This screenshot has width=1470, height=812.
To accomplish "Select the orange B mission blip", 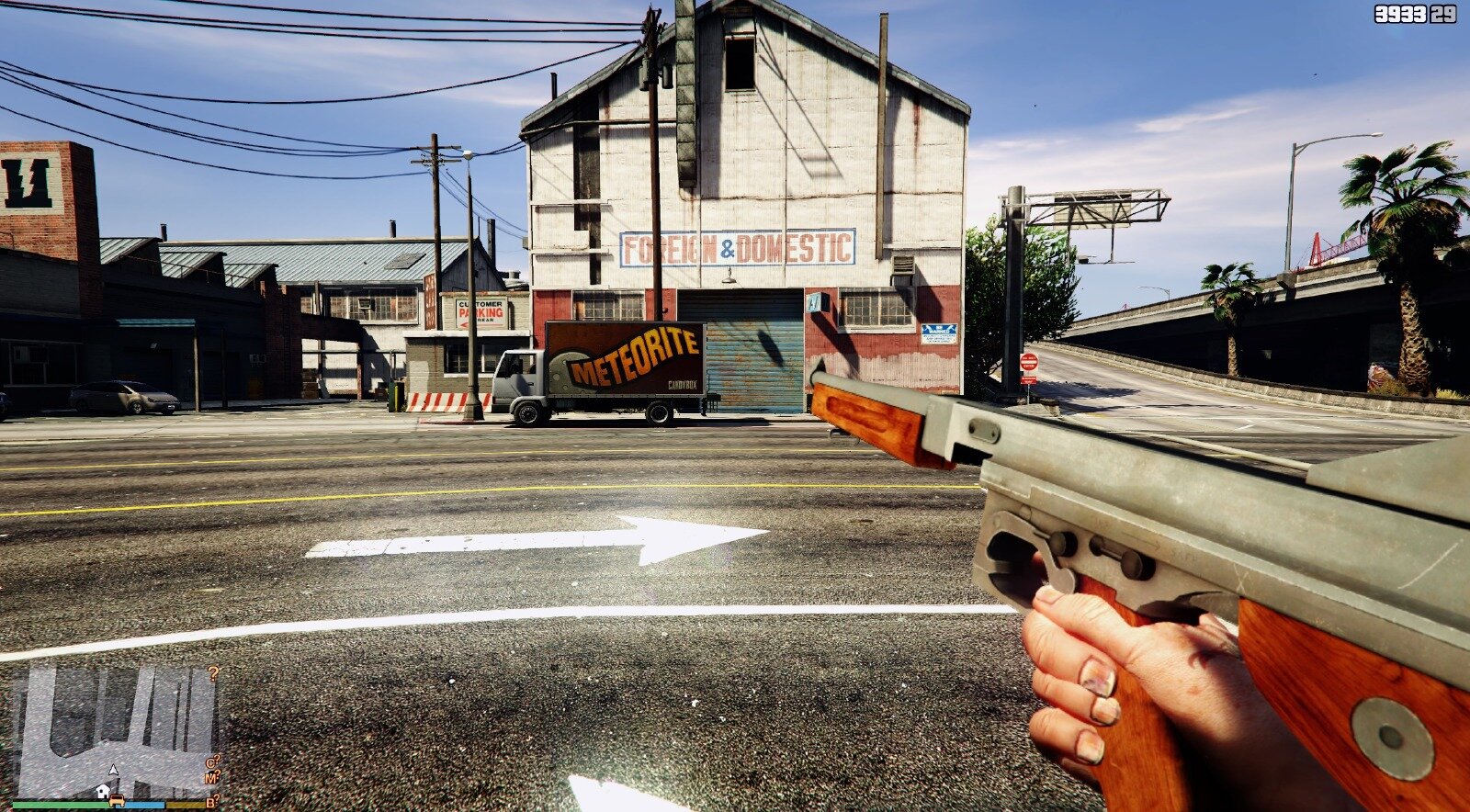I will [210, 802].
